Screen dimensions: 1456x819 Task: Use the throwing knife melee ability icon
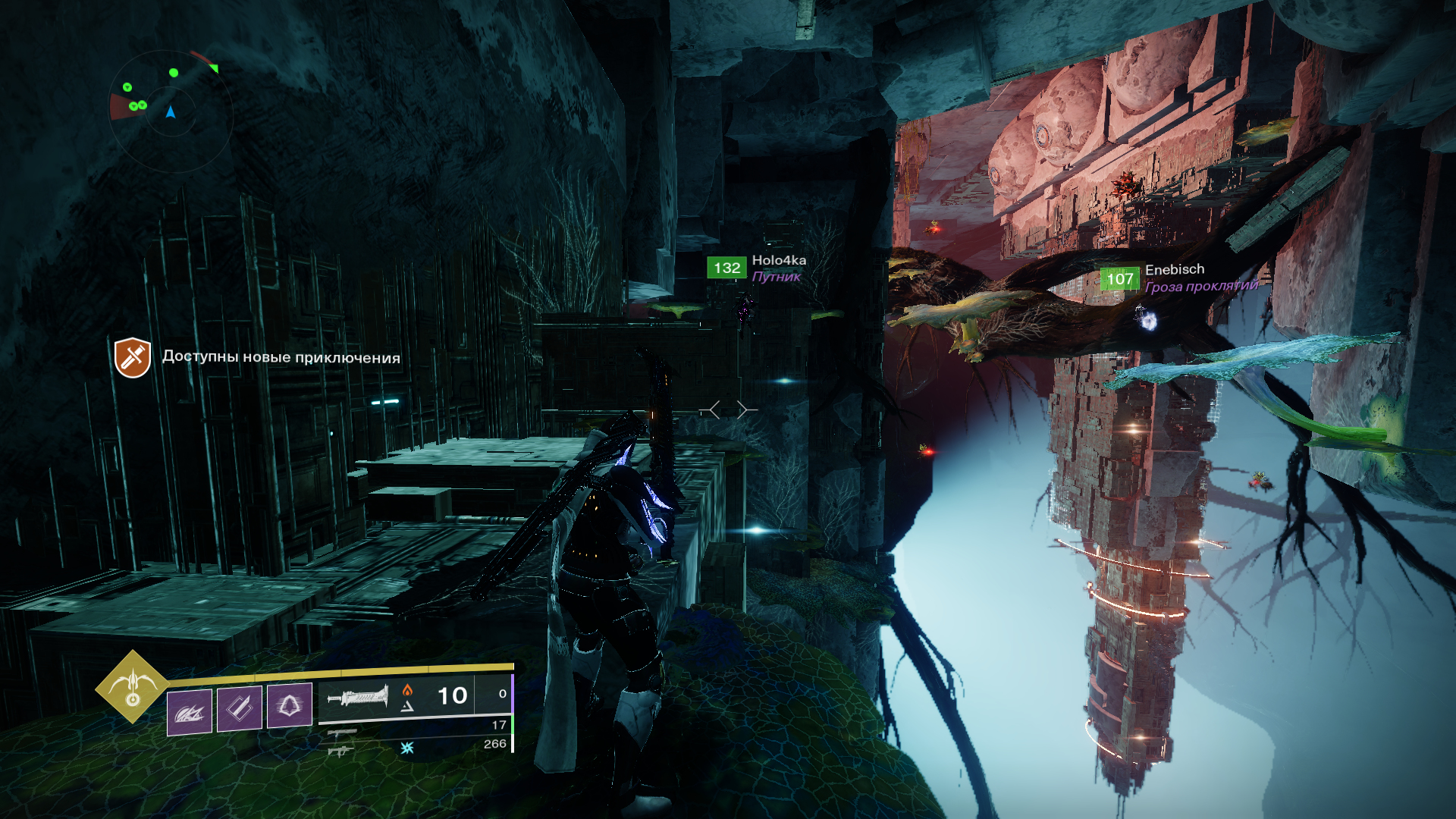(240, 708)
